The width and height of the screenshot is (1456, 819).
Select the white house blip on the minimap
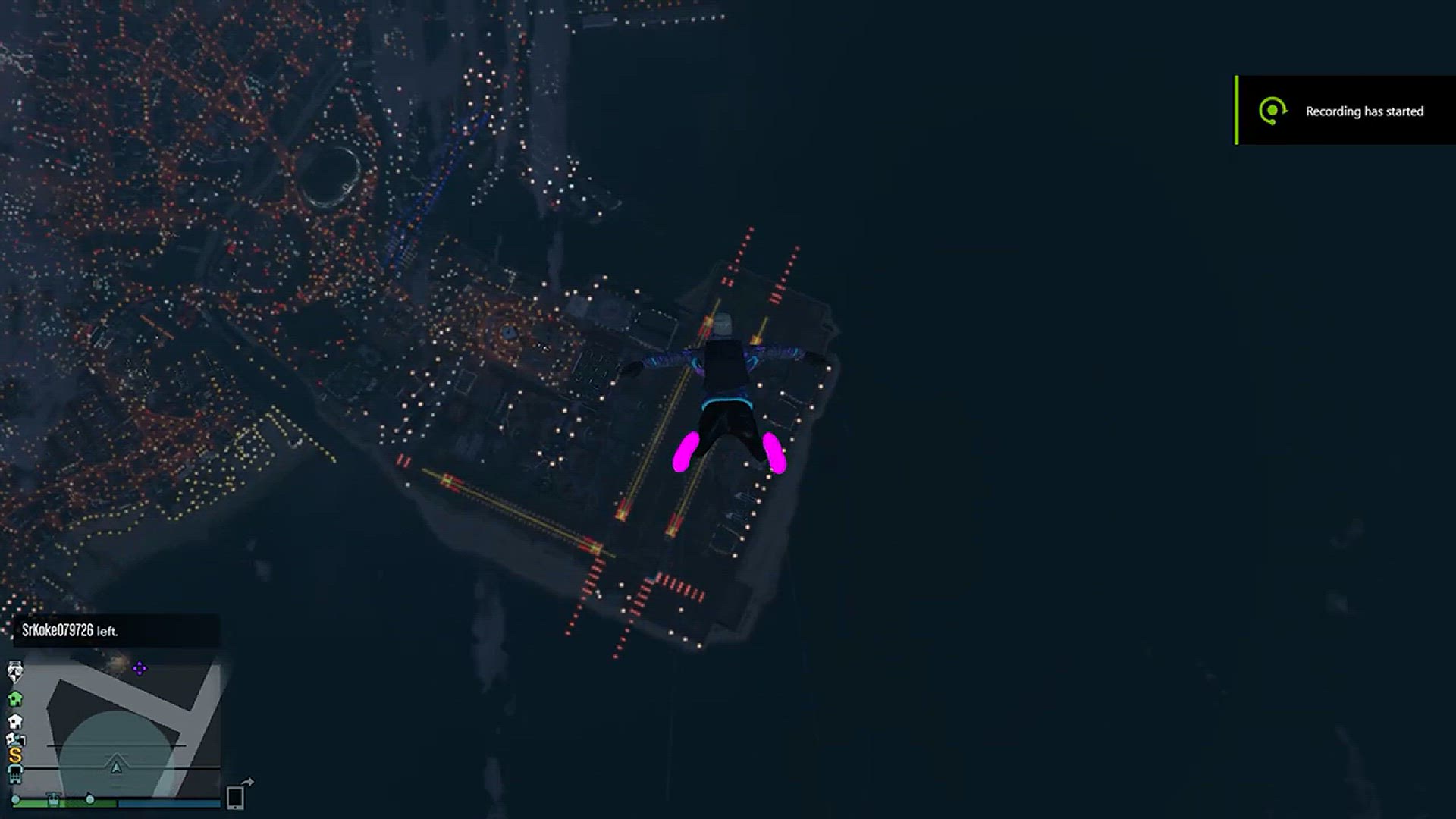pyautogui.click(x=15, y=720)
